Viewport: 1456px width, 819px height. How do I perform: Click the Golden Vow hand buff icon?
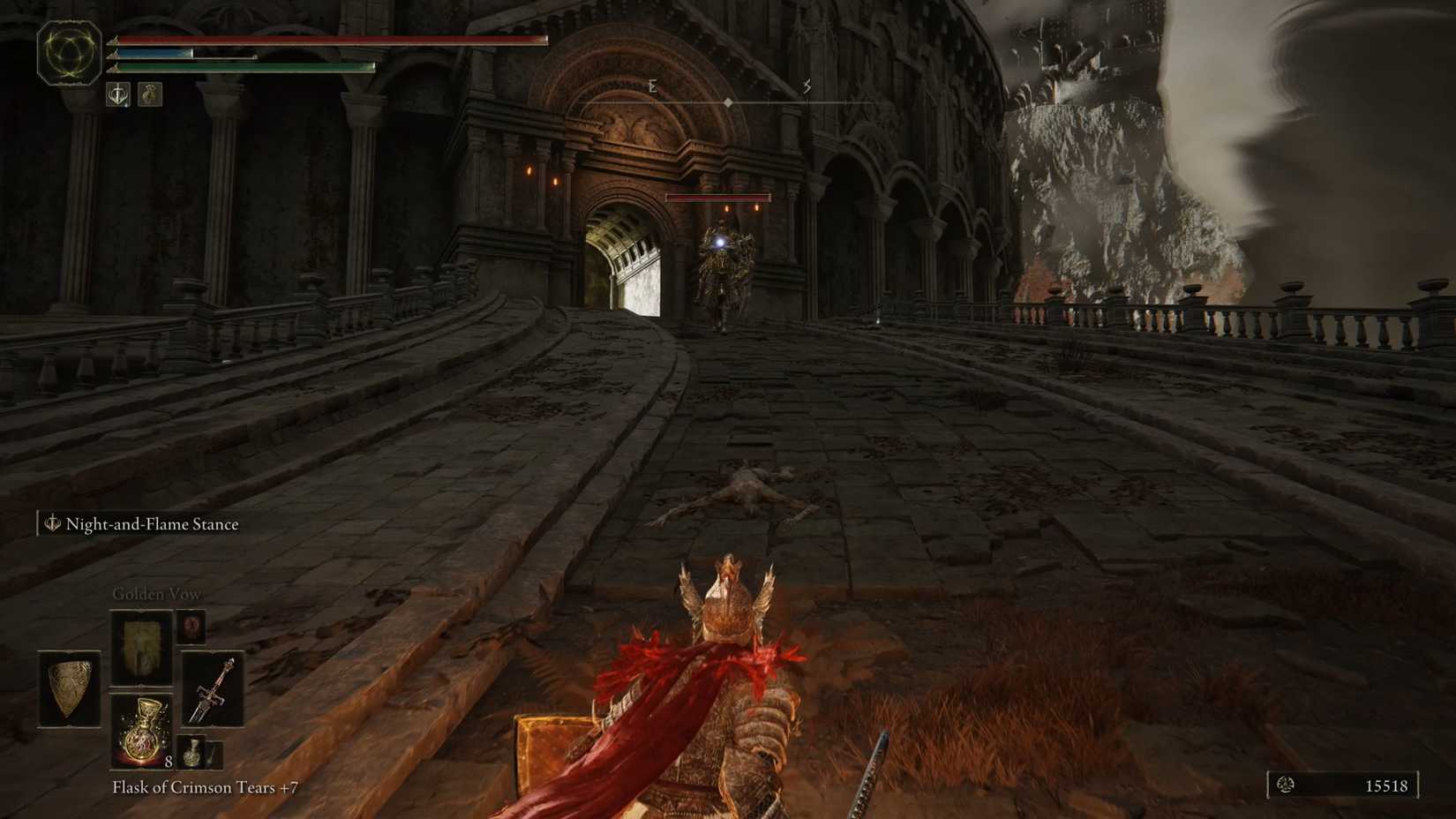pos(148,95)
